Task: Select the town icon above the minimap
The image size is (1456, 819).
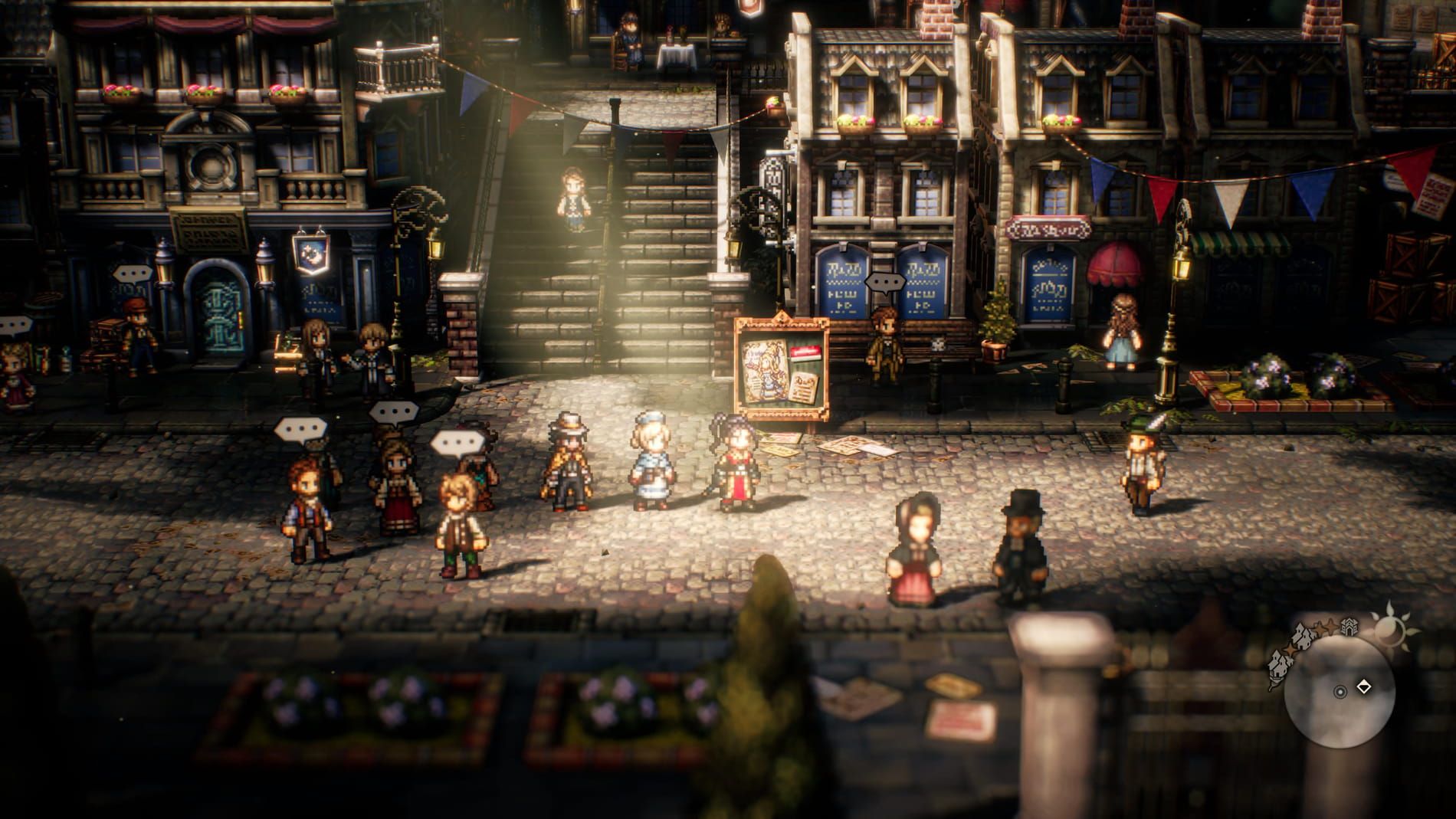Action: coord(1349,625)
